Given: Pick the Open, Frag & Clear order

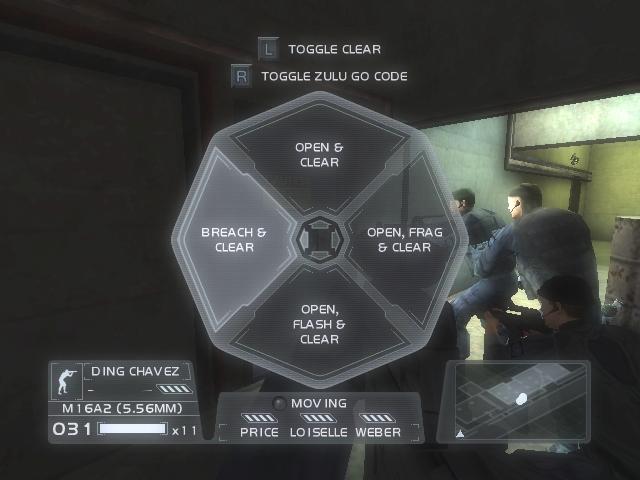Looking at the screenshot, I should 404,240.
